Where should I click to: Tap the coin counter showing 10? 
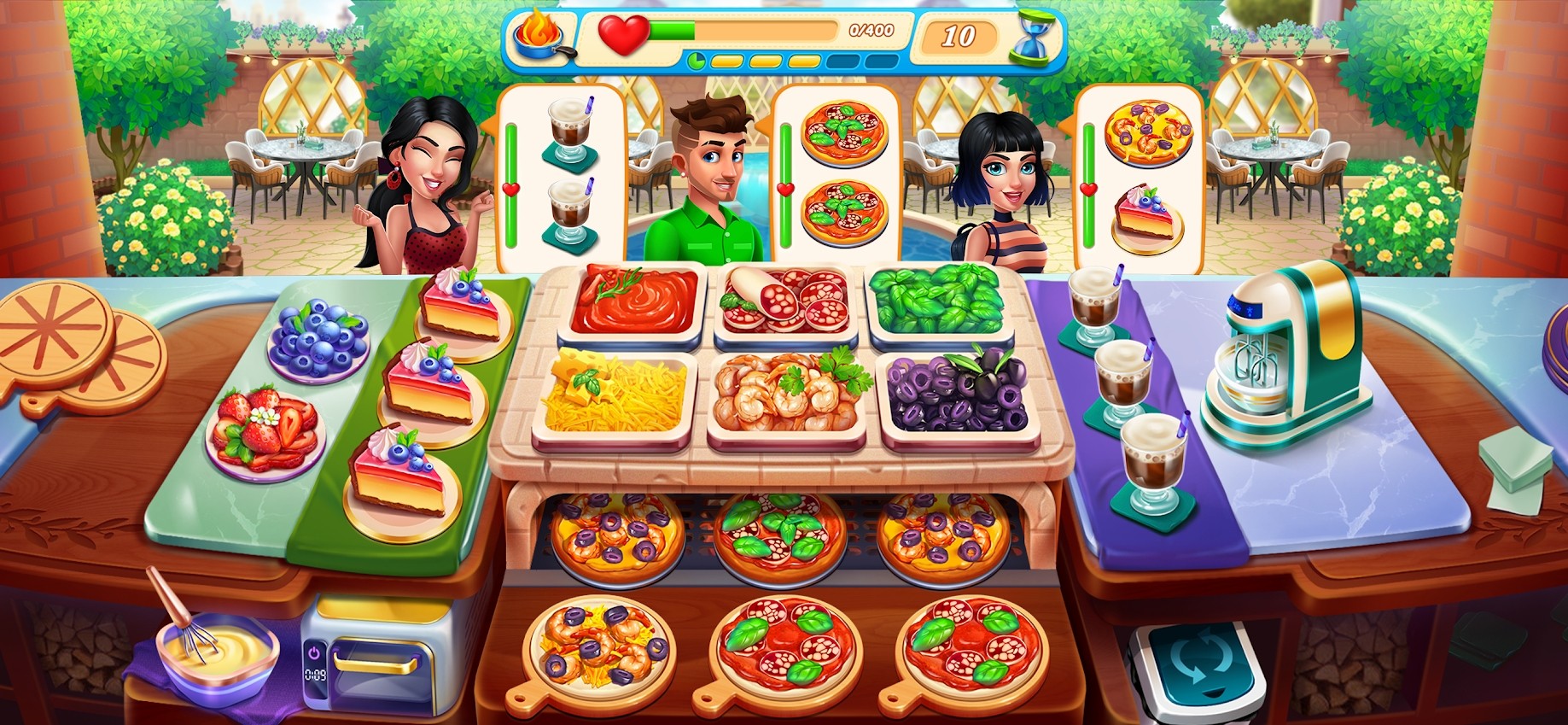[x=958, y=34]
